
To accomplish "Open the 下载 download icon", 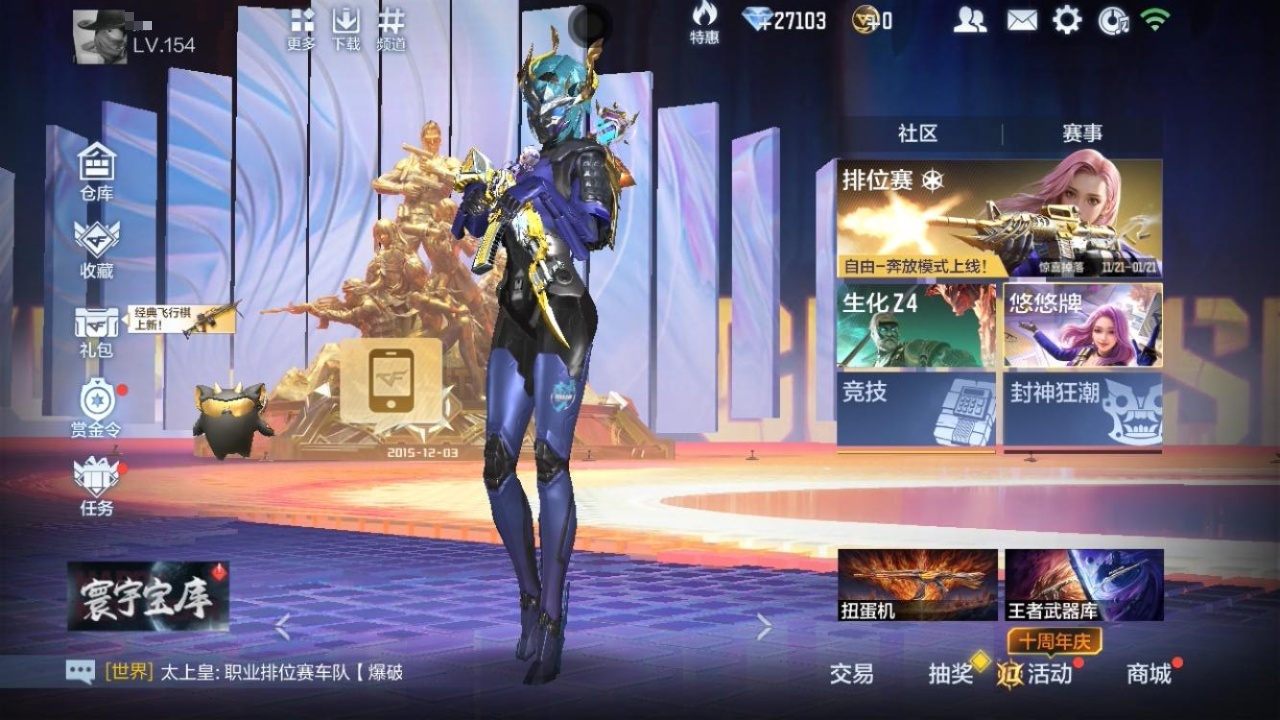I will [x=345, y=28].
